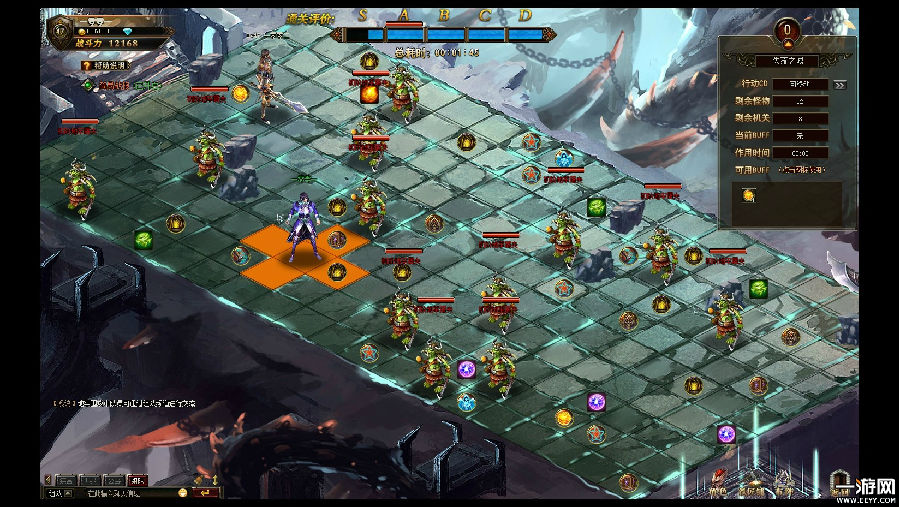Click the double-arrow button beside 行动CD
Image resolution: width=899 pixels, height=507 pixels.
coord(840,85)
